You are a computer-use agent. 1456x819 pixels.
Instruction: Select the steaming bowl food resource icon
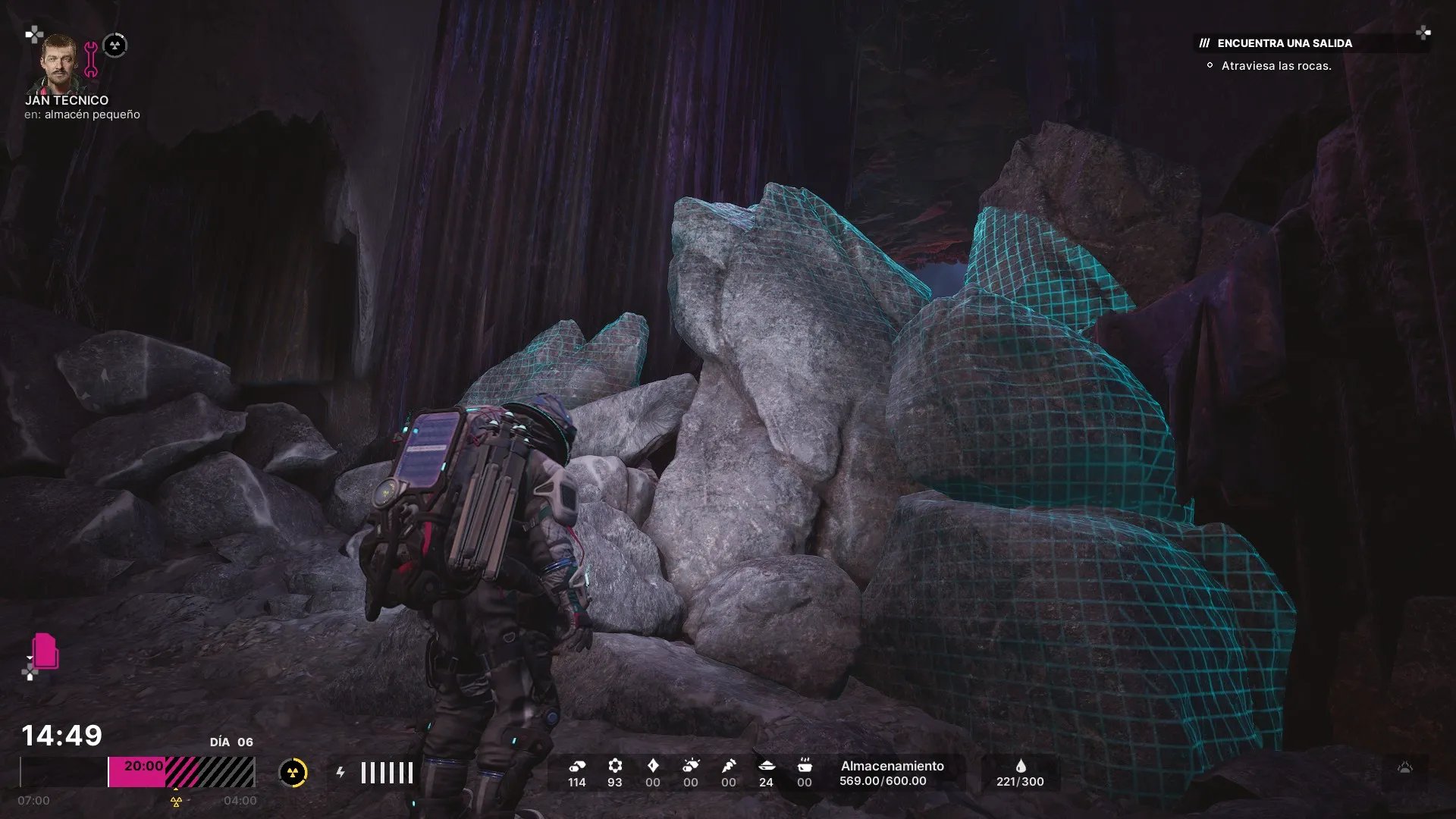[x=805, y=766]
